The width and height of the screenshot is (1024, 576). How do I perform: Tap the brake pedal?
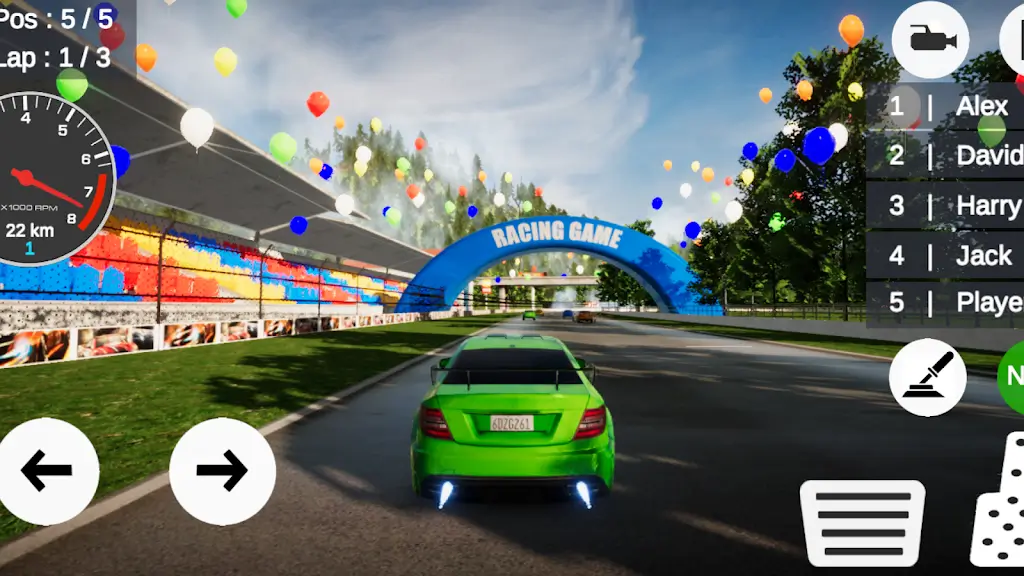click(862, 522)
